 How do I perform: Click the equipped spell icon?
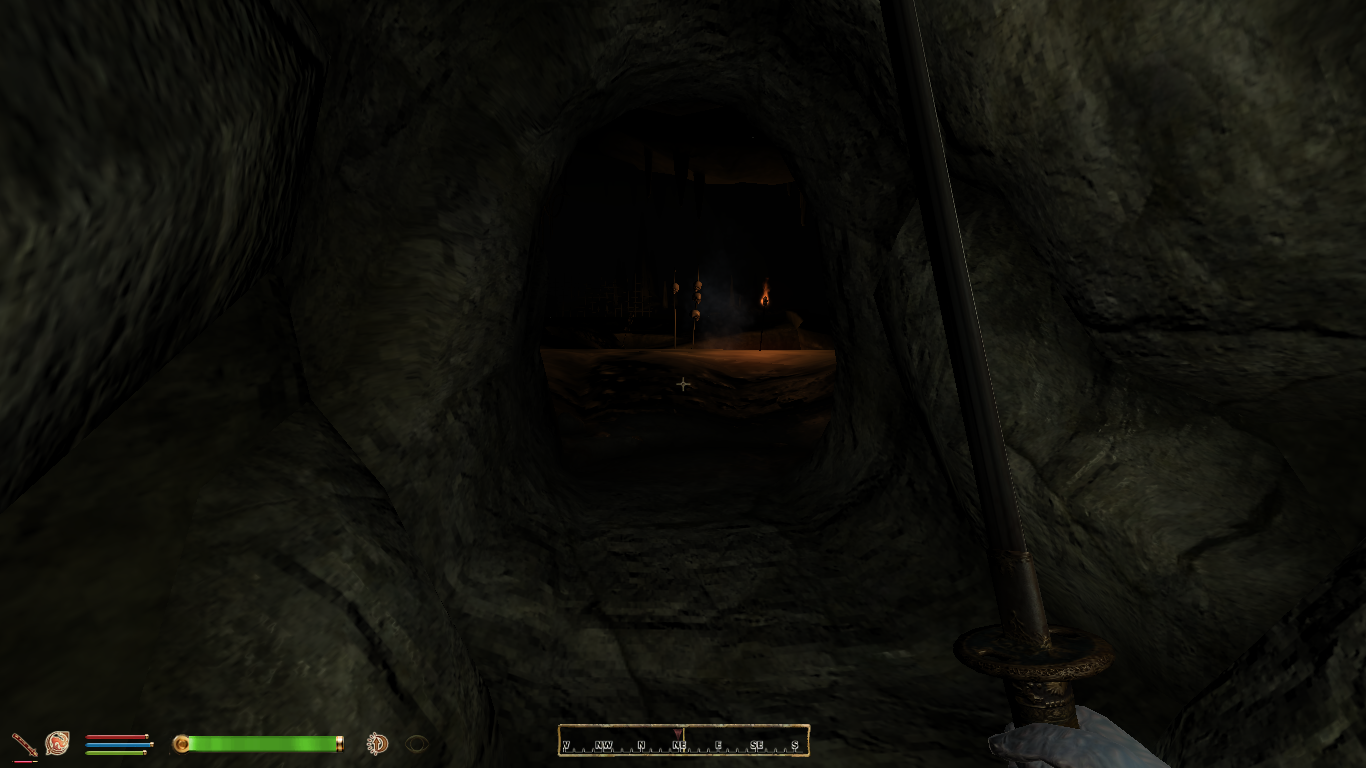click(x=57, y=743)
